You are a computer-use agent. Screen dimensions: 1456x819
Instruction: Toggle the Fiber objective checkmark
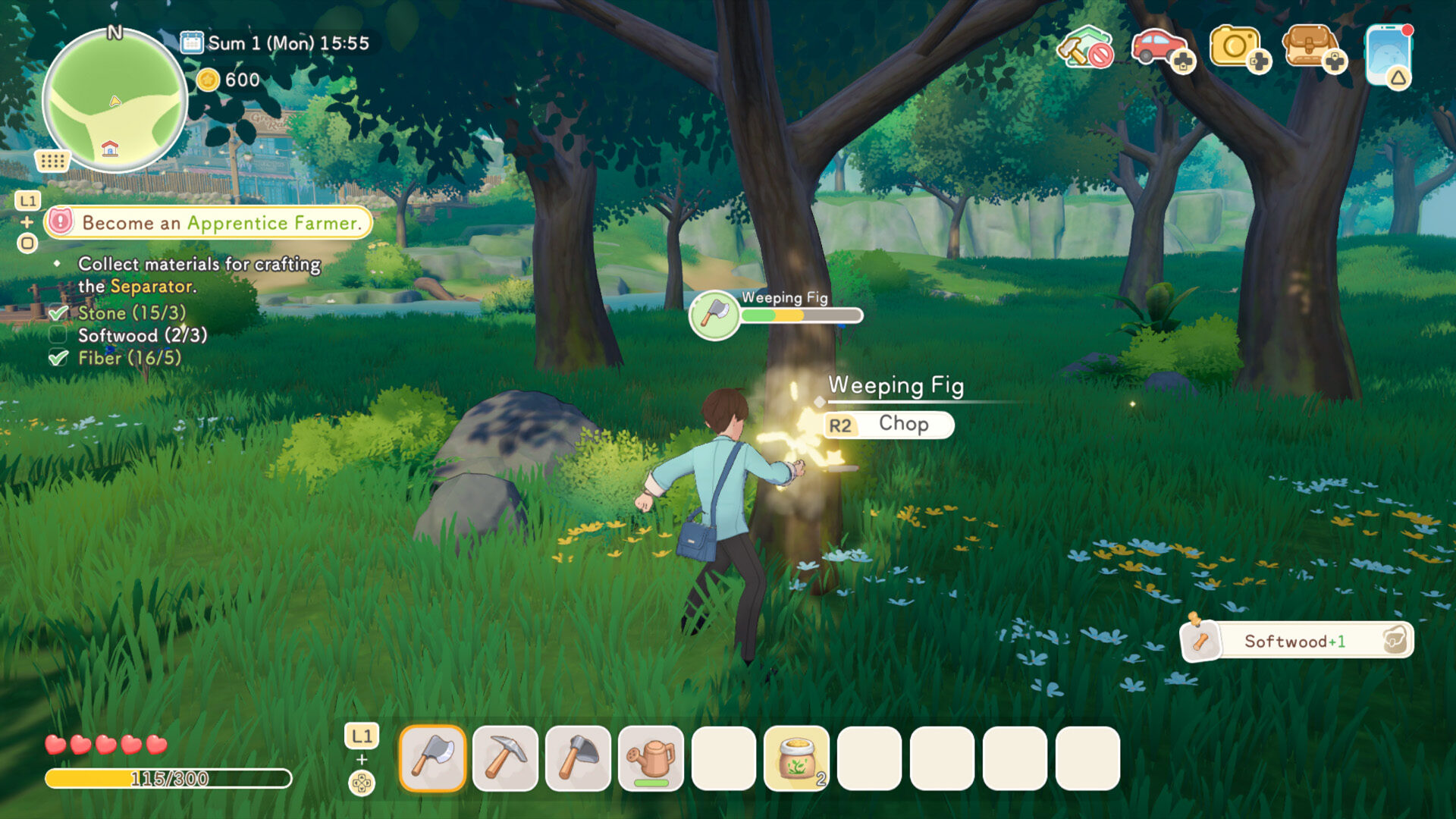click(x=57, y=359)
